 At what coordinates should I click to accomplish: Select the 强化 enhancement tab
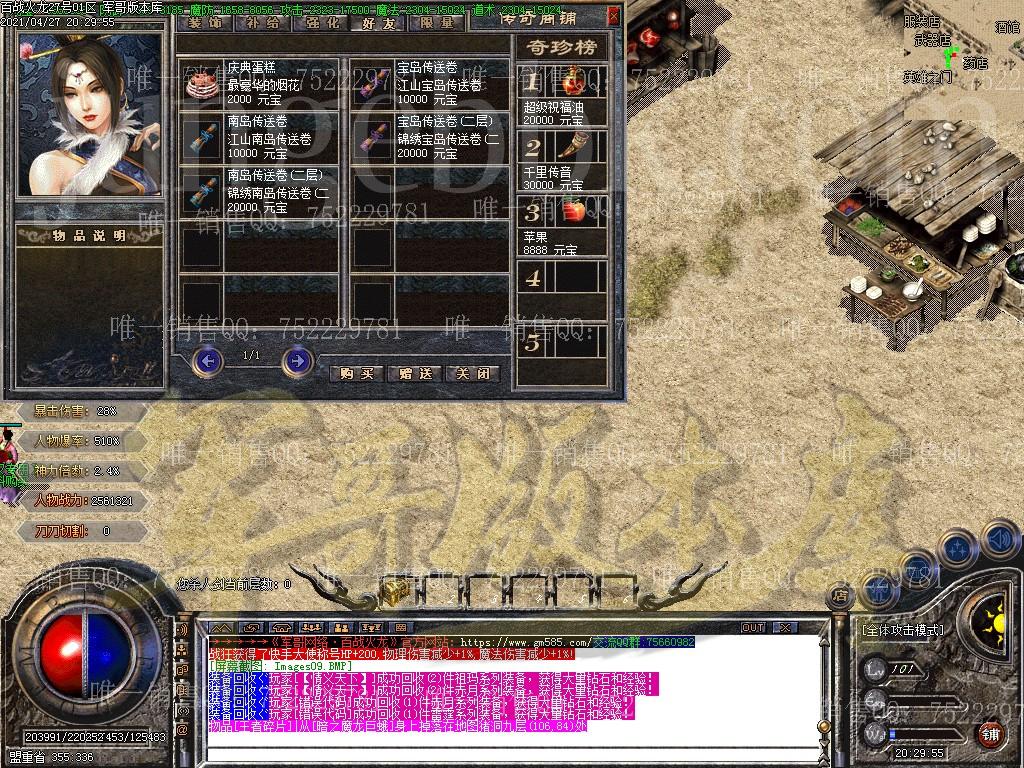[x=318, y=23]
